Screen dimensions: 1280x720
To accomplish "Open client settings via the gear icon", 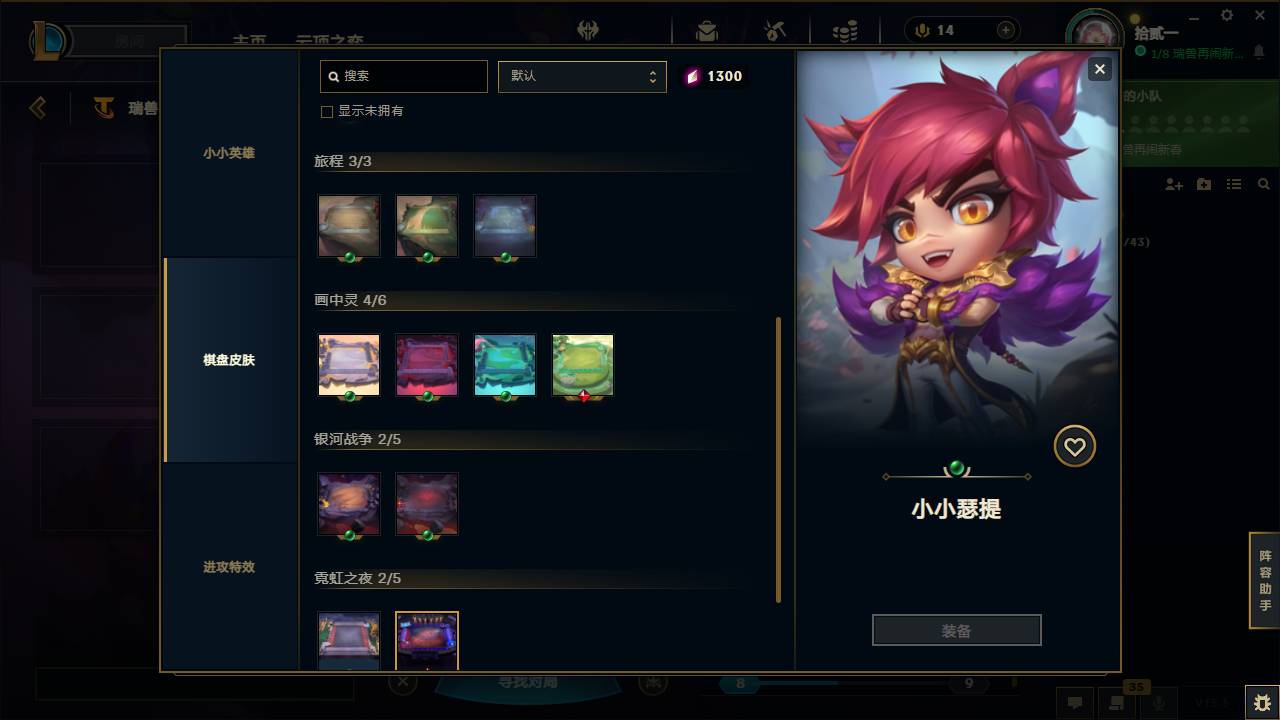I will 1226,15.
